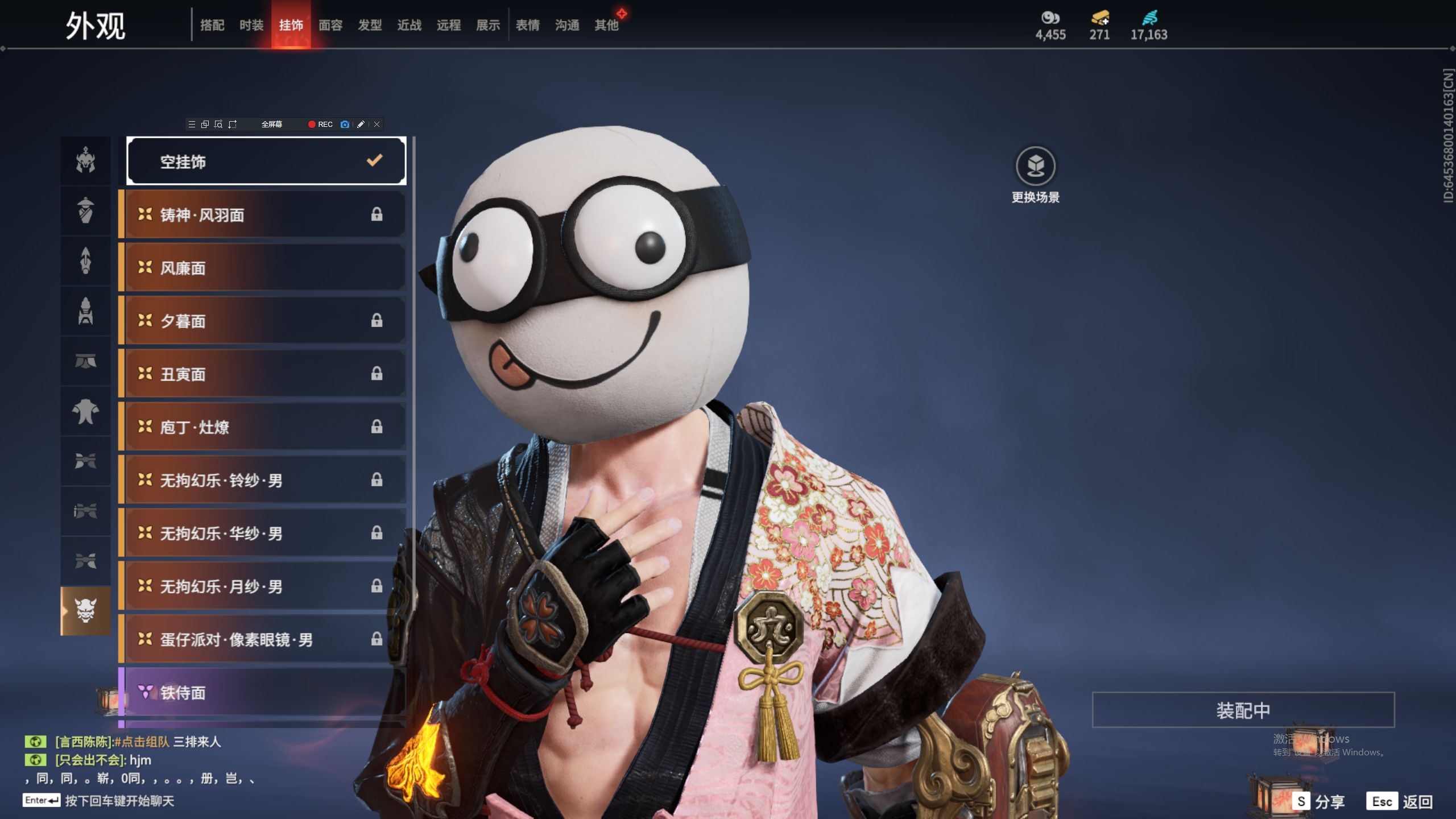Open the 搭配 tab
The height and width of the screenshot is (819, 1456).
click(x=212, y=25)
